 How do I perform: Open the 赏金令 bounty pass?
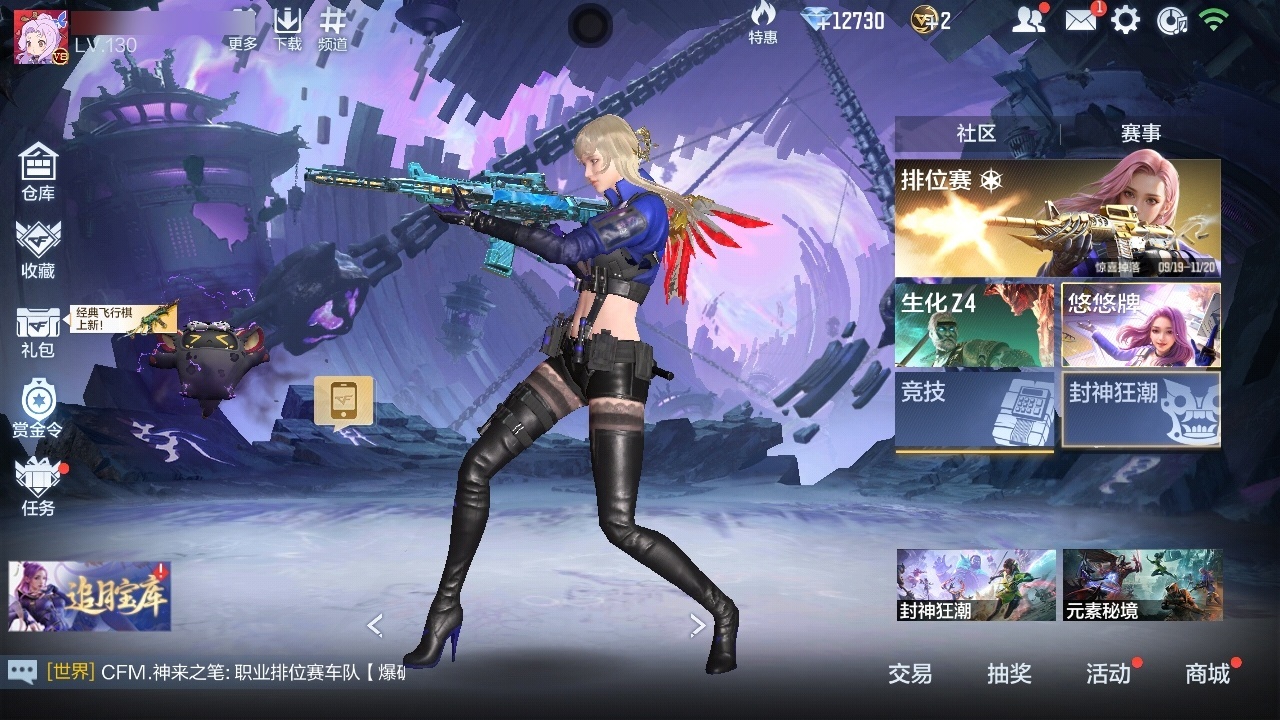pos(38,408)
